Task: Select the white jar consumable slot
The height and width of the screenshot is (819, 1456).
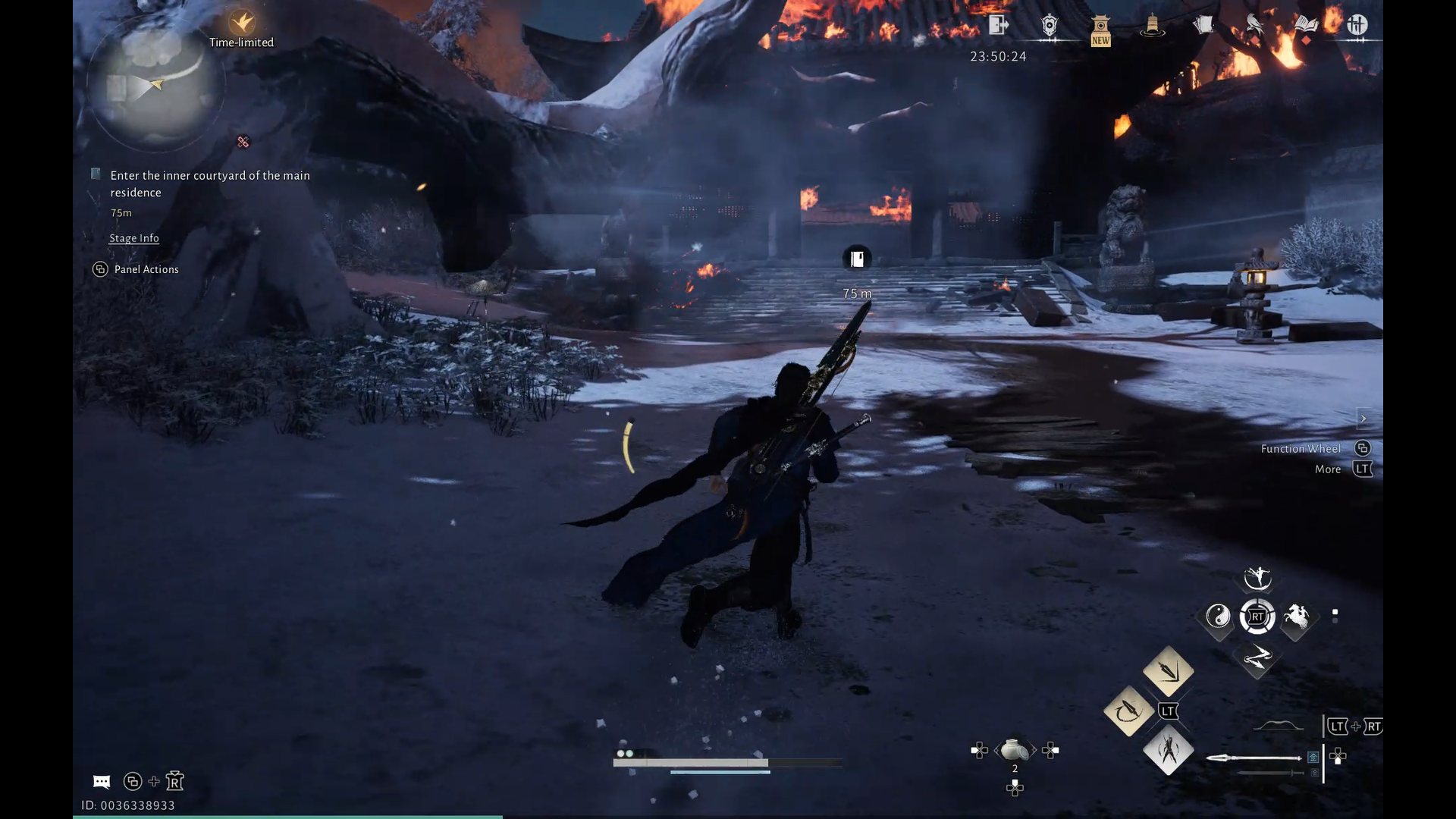Action: coord(1015,751)
